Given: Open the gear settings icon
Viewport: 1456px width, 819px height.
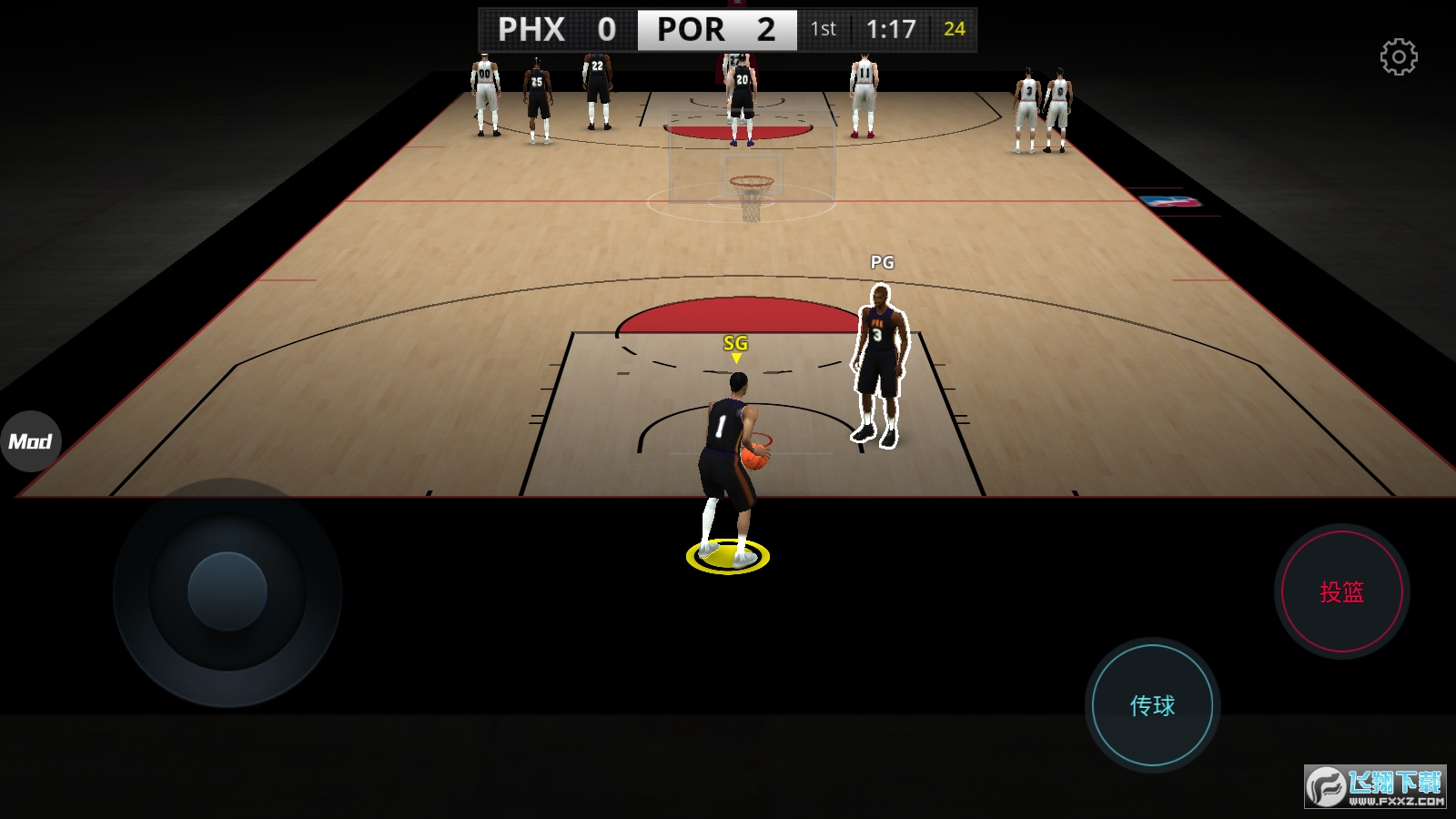Looking at the screenshot, I should point(1399,57).
